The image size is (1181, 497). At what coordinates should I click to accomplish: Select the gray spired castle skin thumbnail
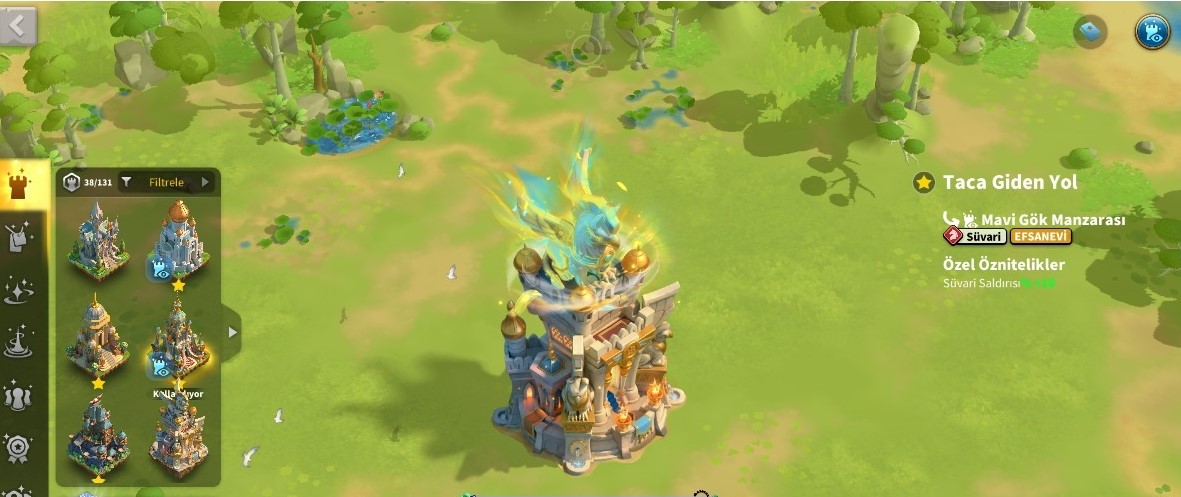[x=96, y=240]
